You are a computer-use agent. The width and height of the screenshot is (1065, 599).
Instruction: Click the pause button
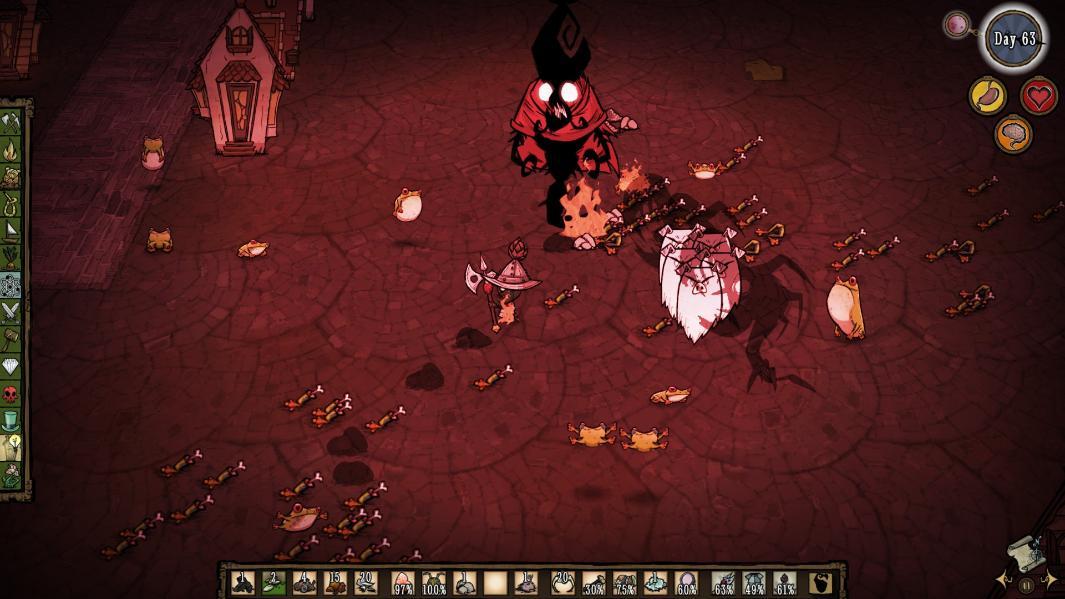[1025, 586]
